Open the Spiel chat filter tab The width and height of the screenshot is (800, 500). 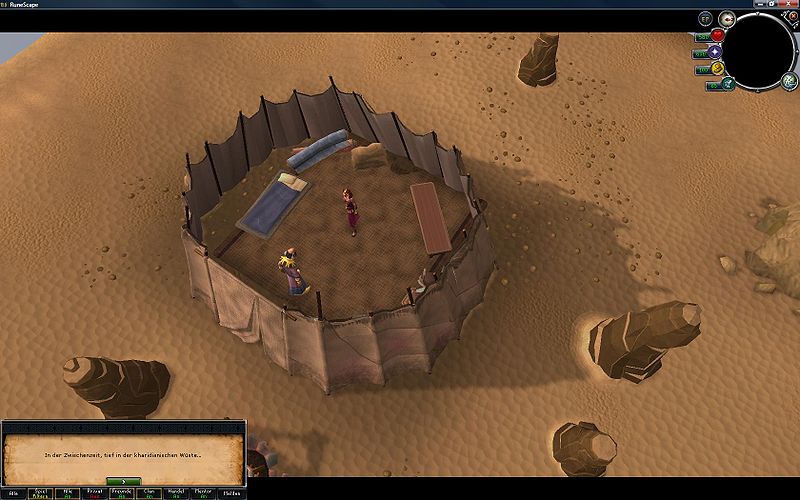point(41,493)
